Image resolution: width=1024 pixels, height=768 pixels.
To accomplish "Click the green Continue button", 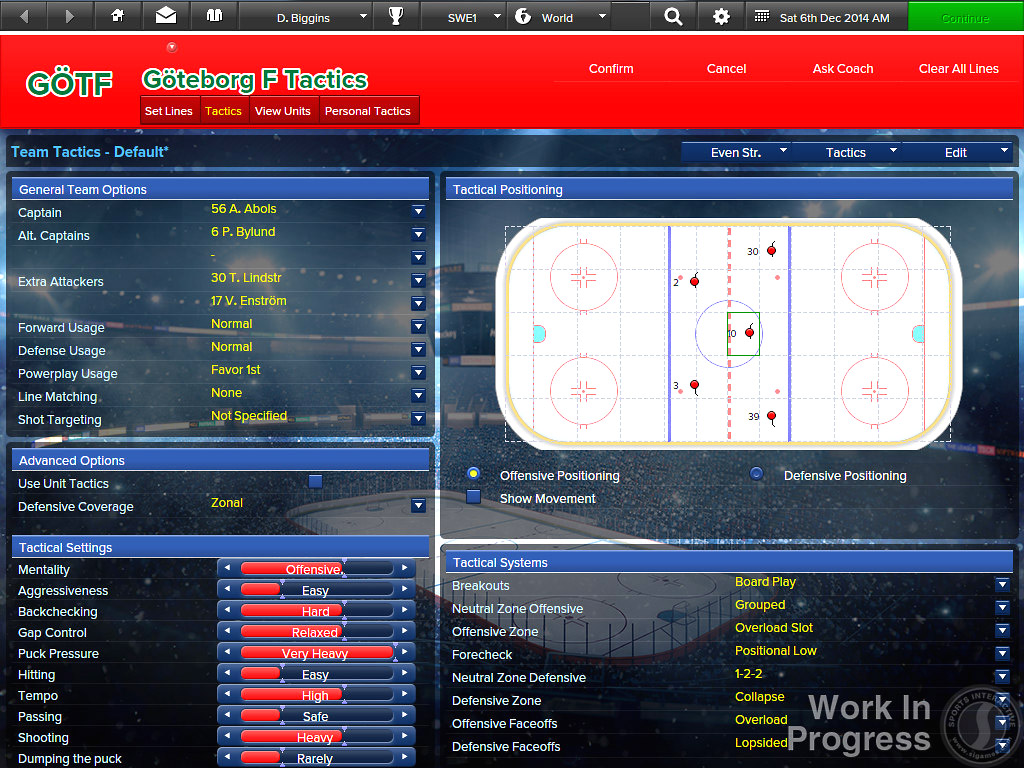I will [965, 17].
